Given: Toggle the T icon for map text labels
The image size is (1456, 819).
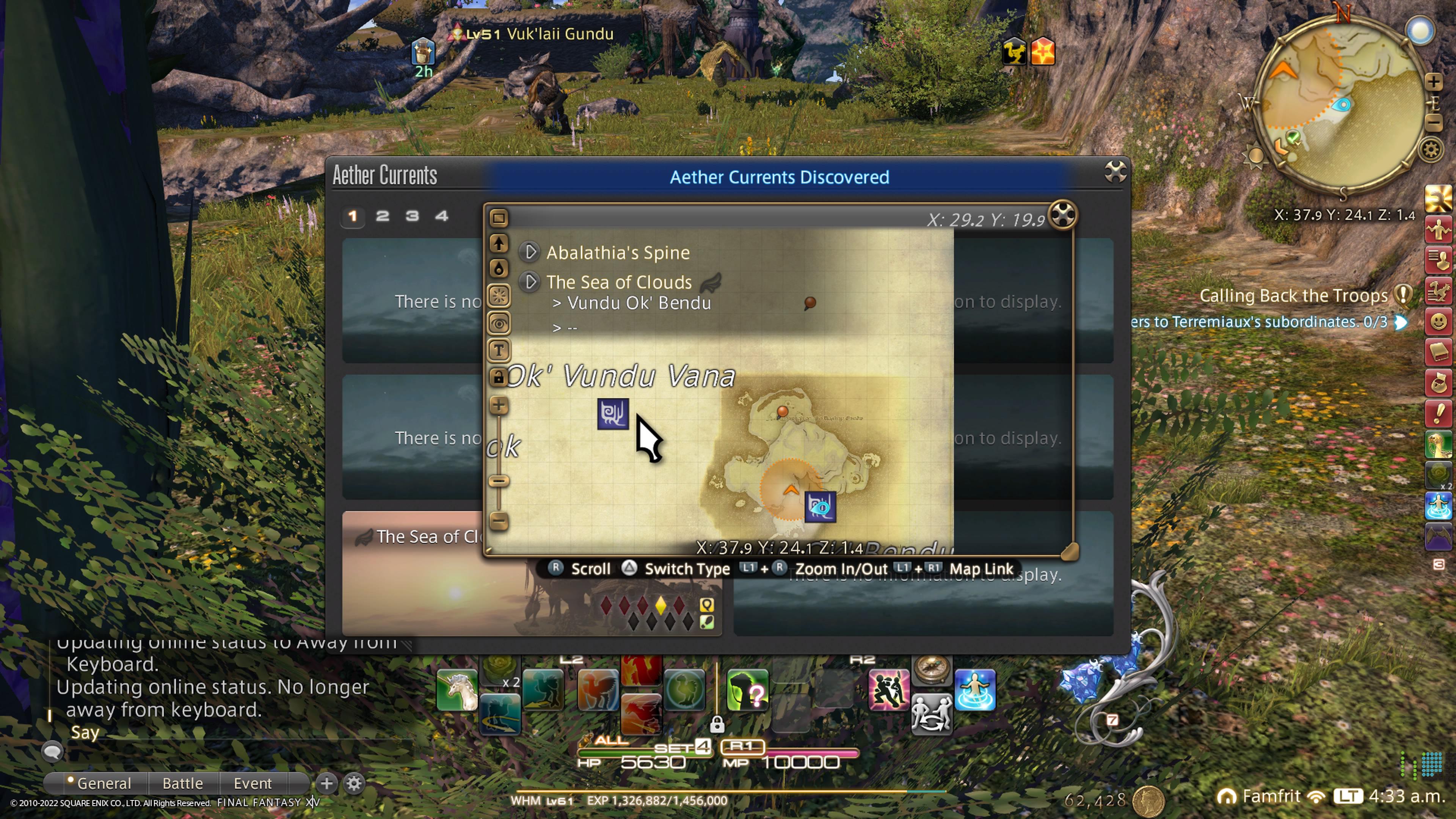Looking at the screenshot, I should 499,350.
